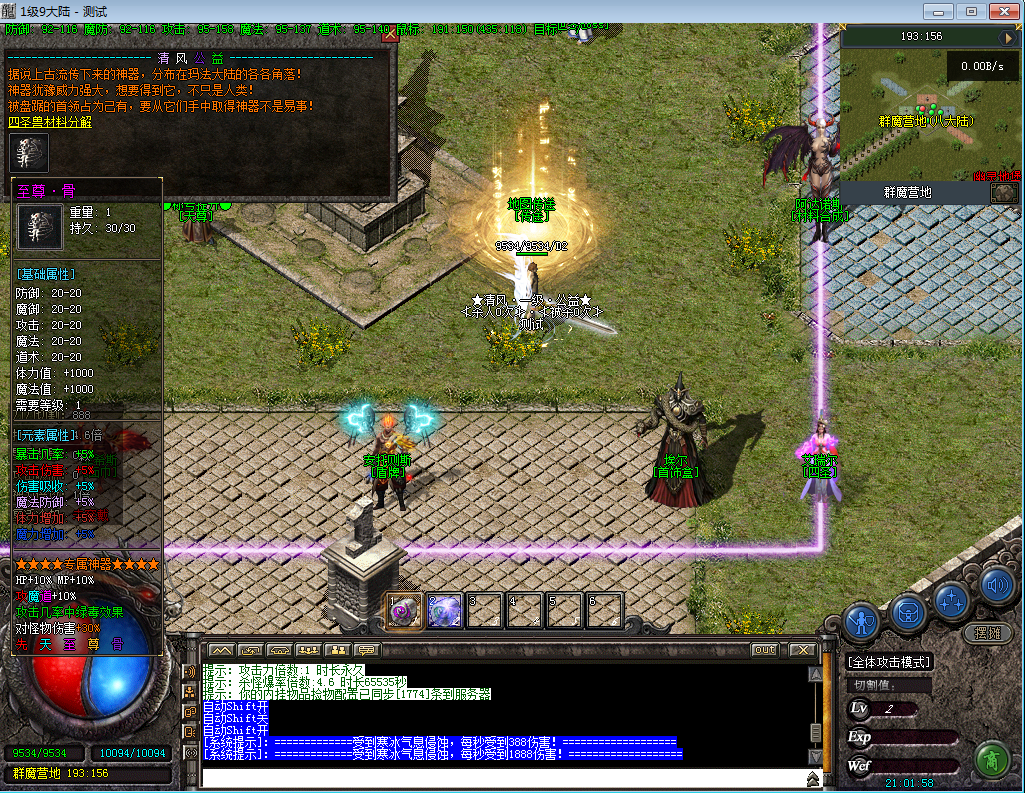
Task: Use the purple swirl item in hotbar slot 1
Action: pyautogui.click(x=405, y=610)
